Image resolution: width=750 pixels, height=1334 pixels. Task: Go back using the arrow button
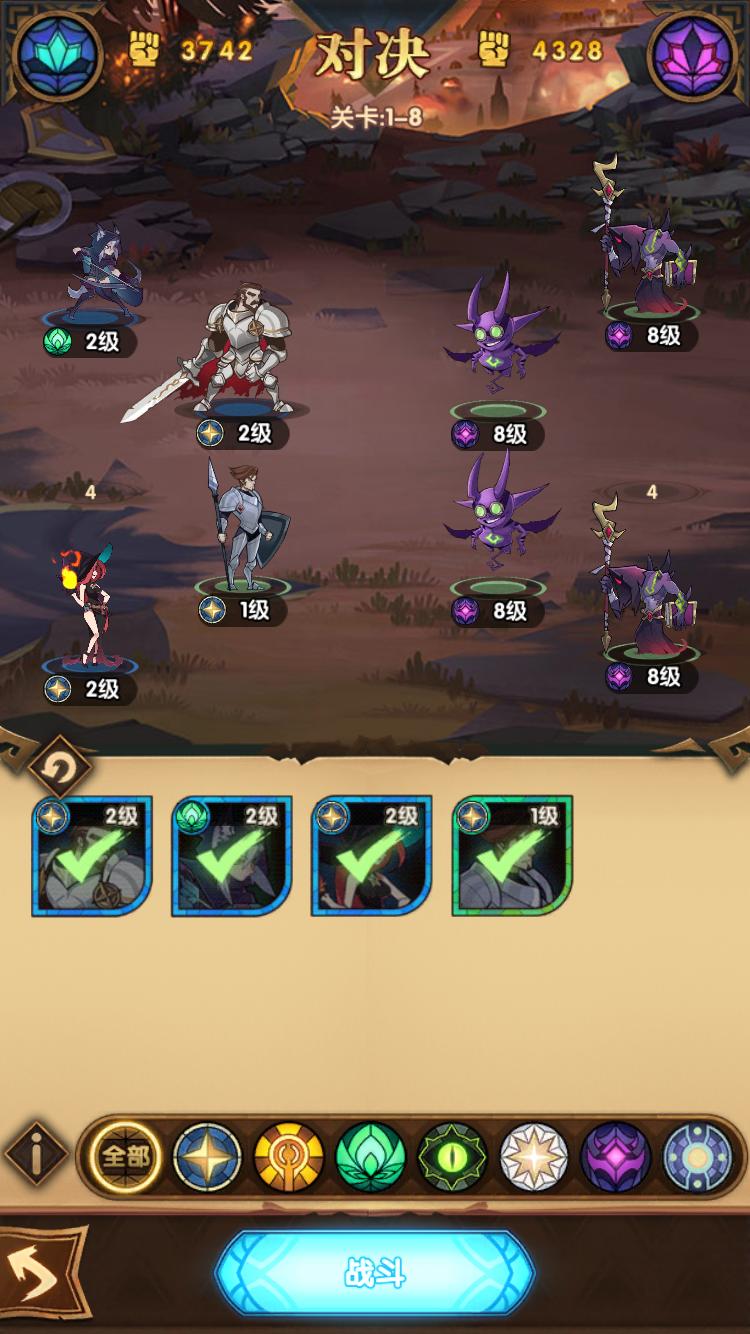[42, 1273]
